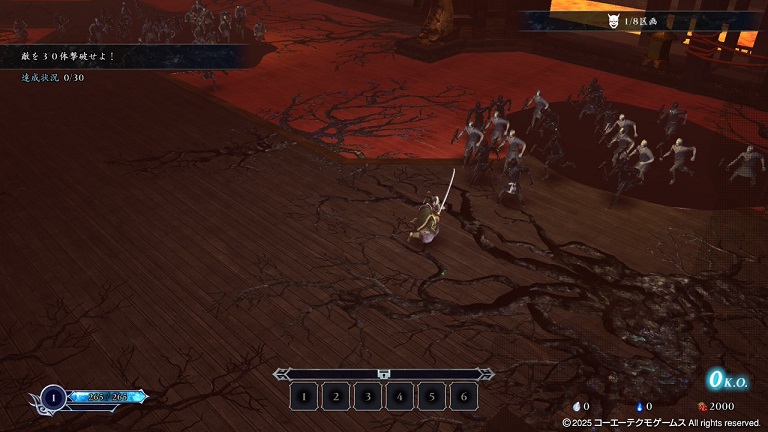Activate hotbar slot number 3

coord(368,396)
